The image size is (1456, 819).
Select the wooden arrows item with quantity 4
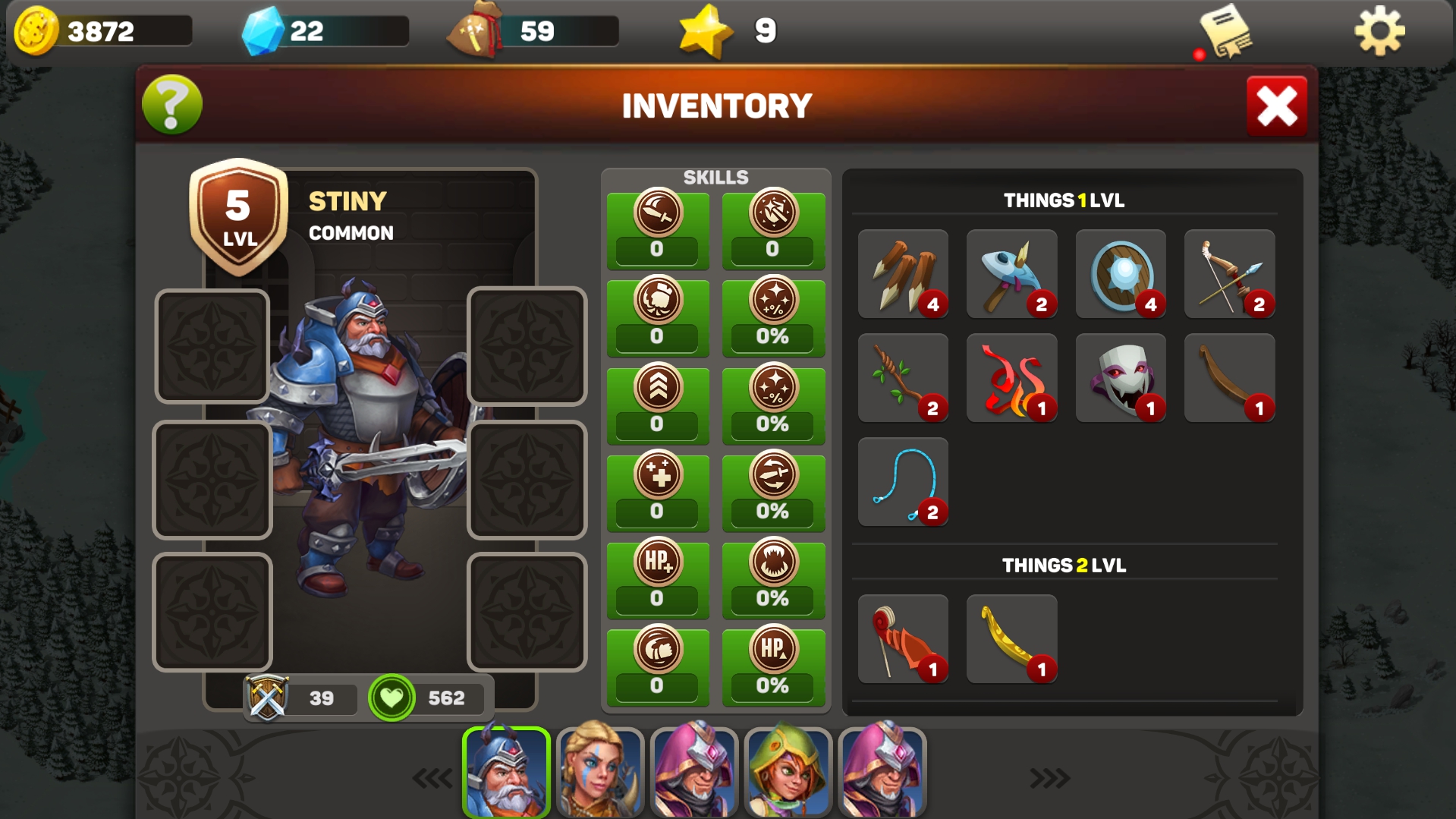pyautogui.click(x=902, y=274)
